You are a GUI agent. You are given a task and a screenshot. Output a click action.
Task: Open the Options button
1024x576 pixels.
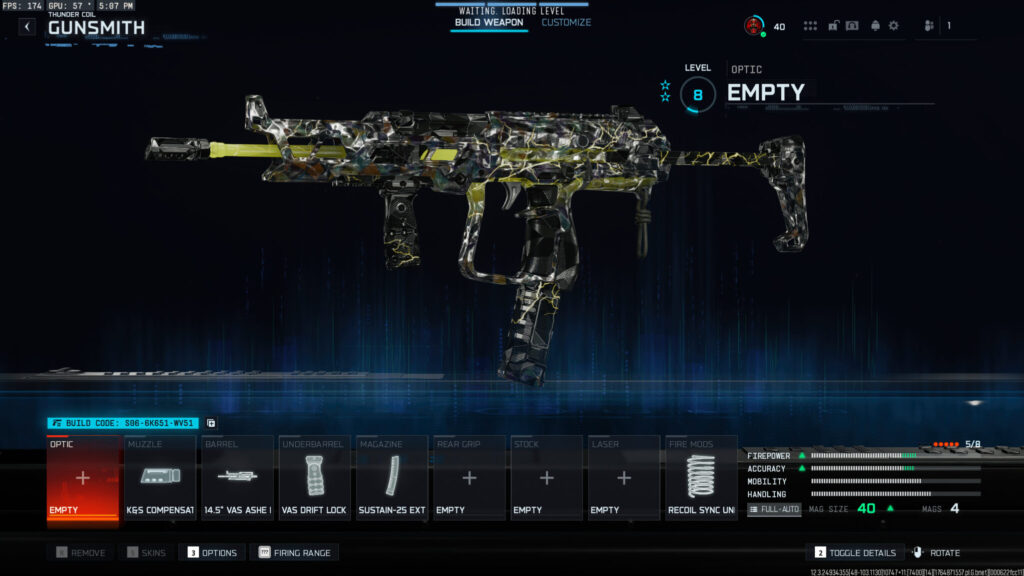[212, 552]
